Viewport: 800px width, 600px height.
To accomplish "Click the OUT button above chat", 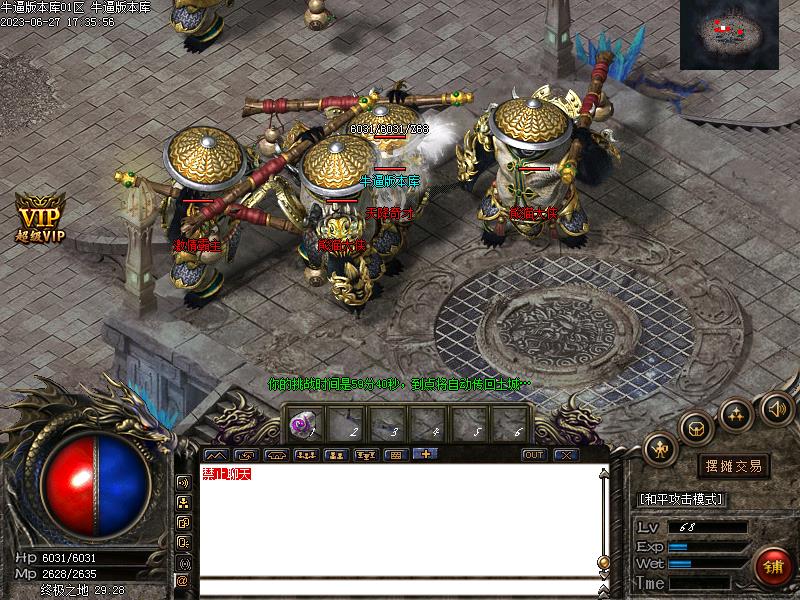I will 534,455.
